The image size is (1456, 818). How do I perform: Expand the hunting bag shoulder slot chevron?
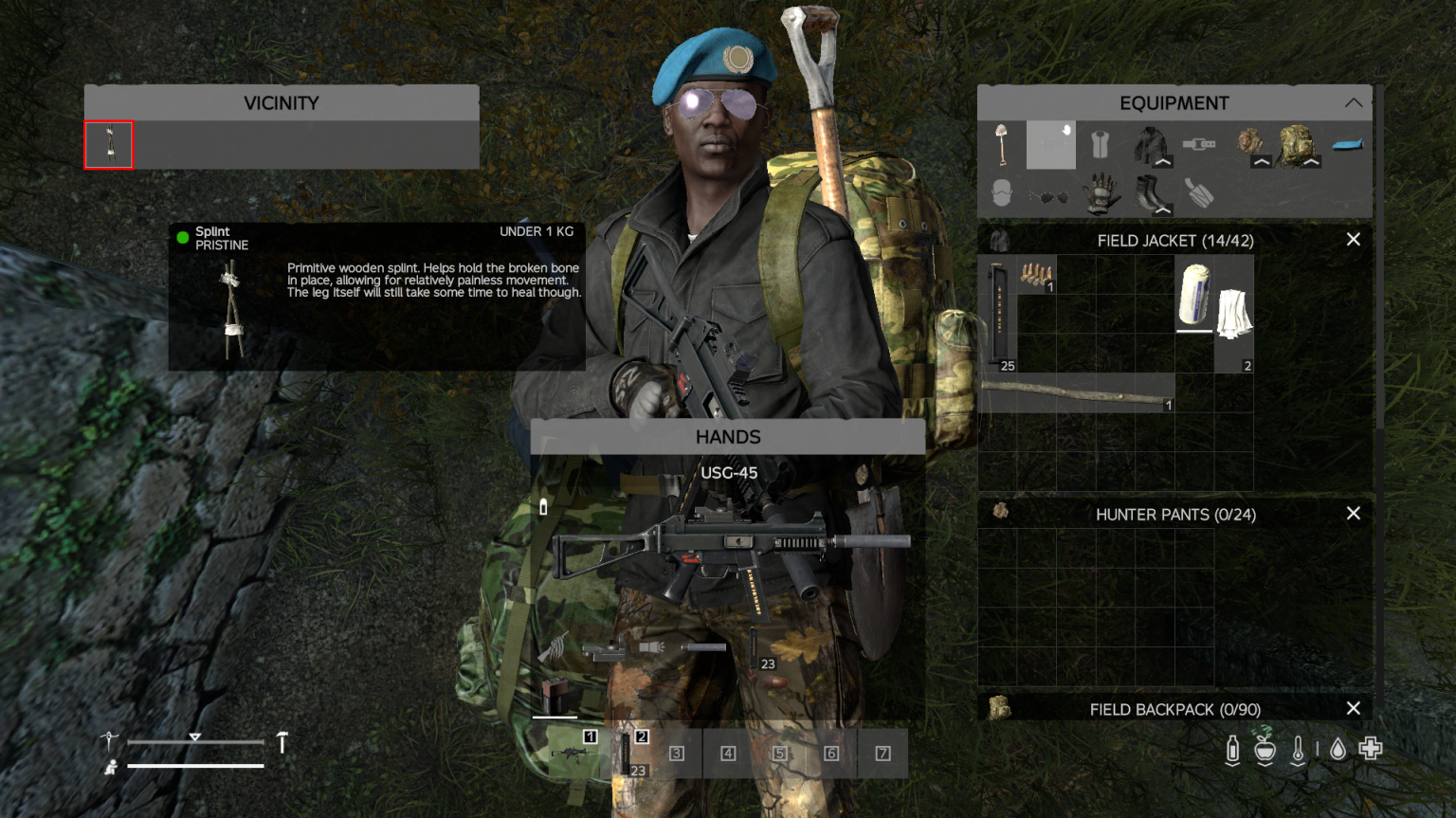click(x=1262, y=162)
